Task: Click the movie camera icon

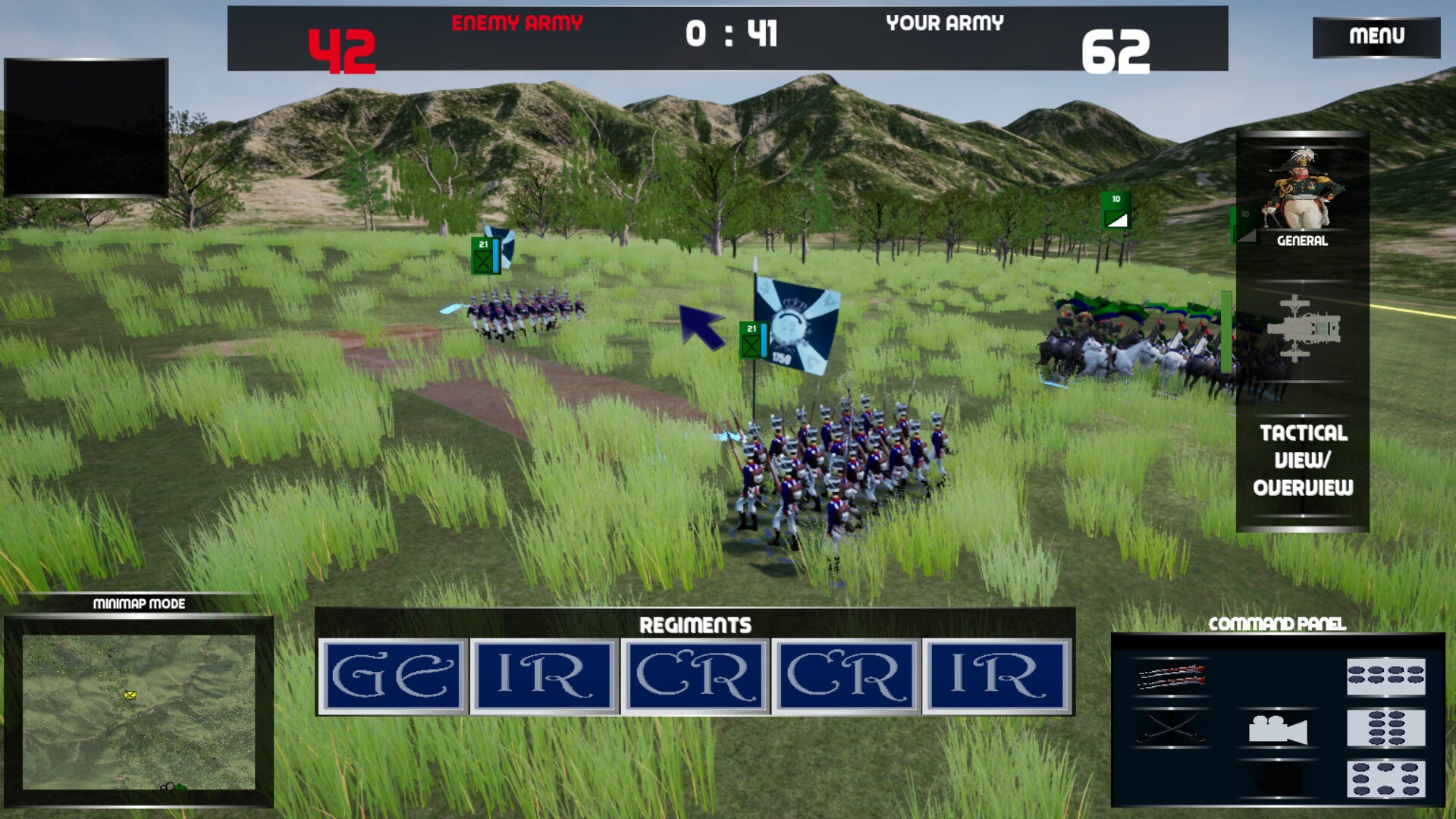Action: [x=1277, y=730]
